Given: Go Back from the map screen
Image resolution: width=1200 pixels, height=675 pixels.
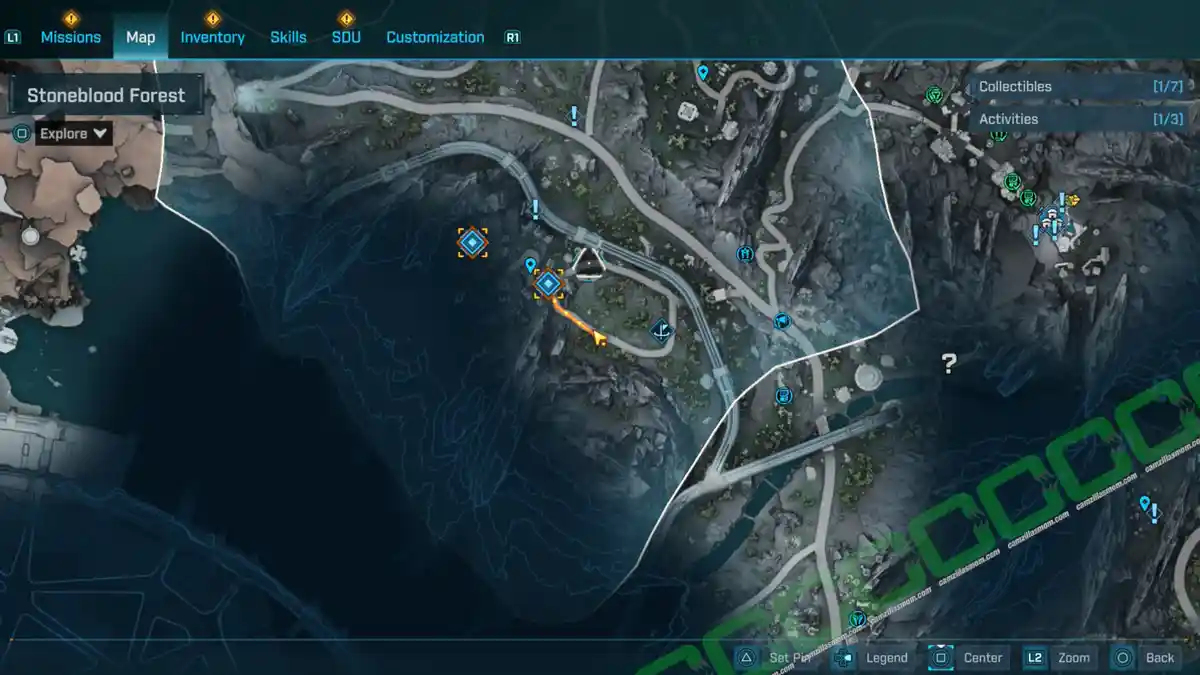Looking at the screenshot, I should (x=1146, y=657).
